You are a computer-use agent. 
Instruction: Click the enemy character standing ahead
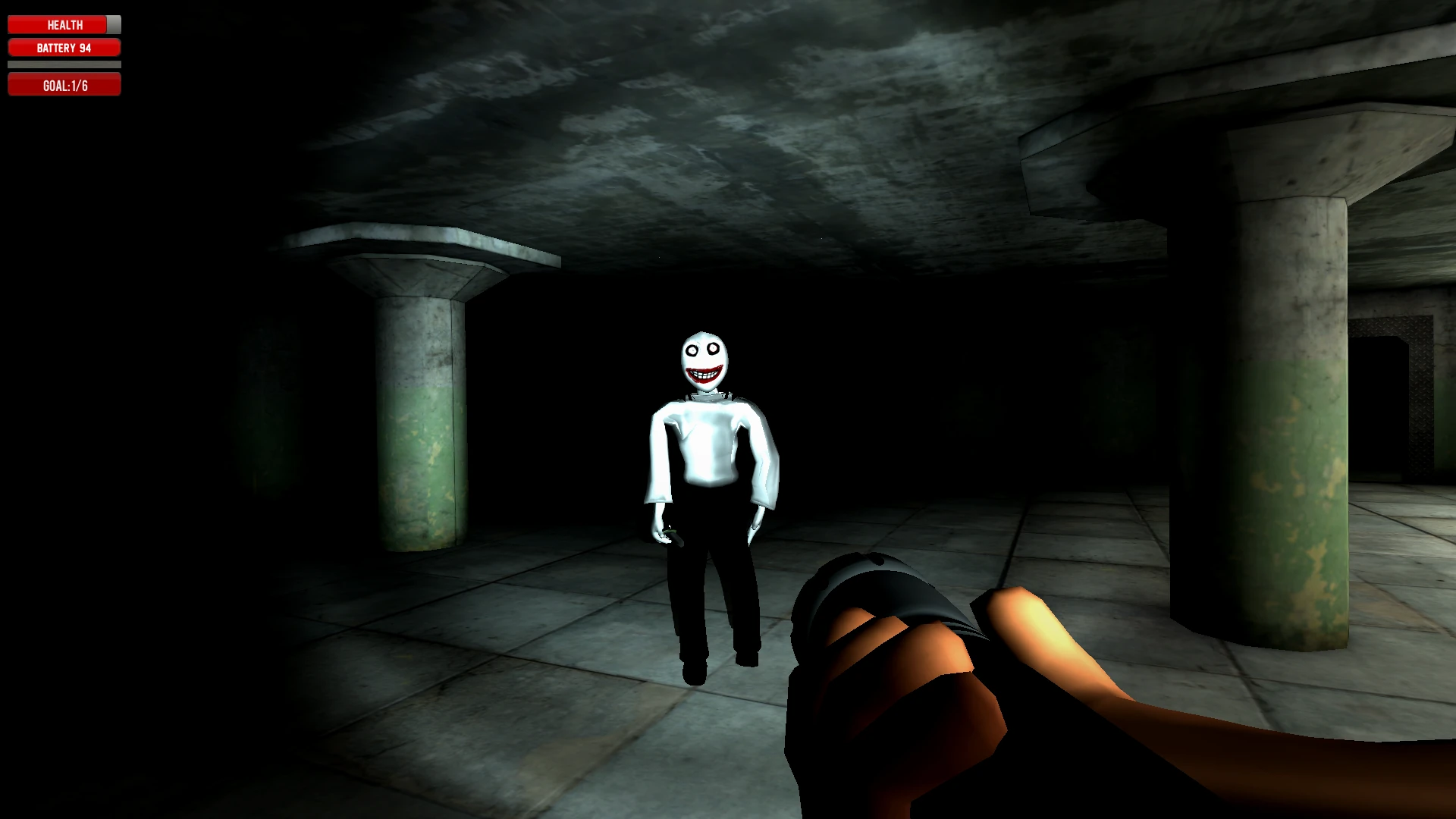705,470
